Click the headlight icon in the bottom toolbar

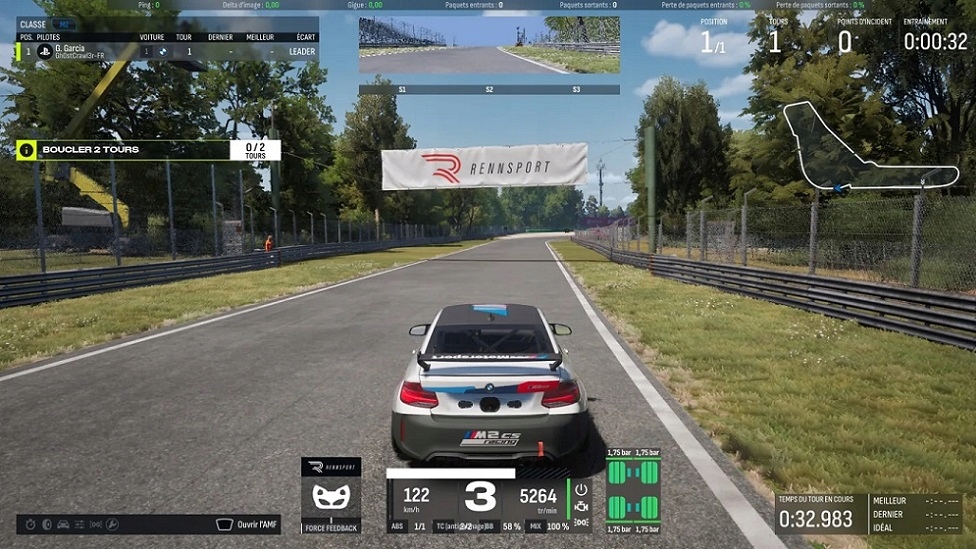[47, 524]
